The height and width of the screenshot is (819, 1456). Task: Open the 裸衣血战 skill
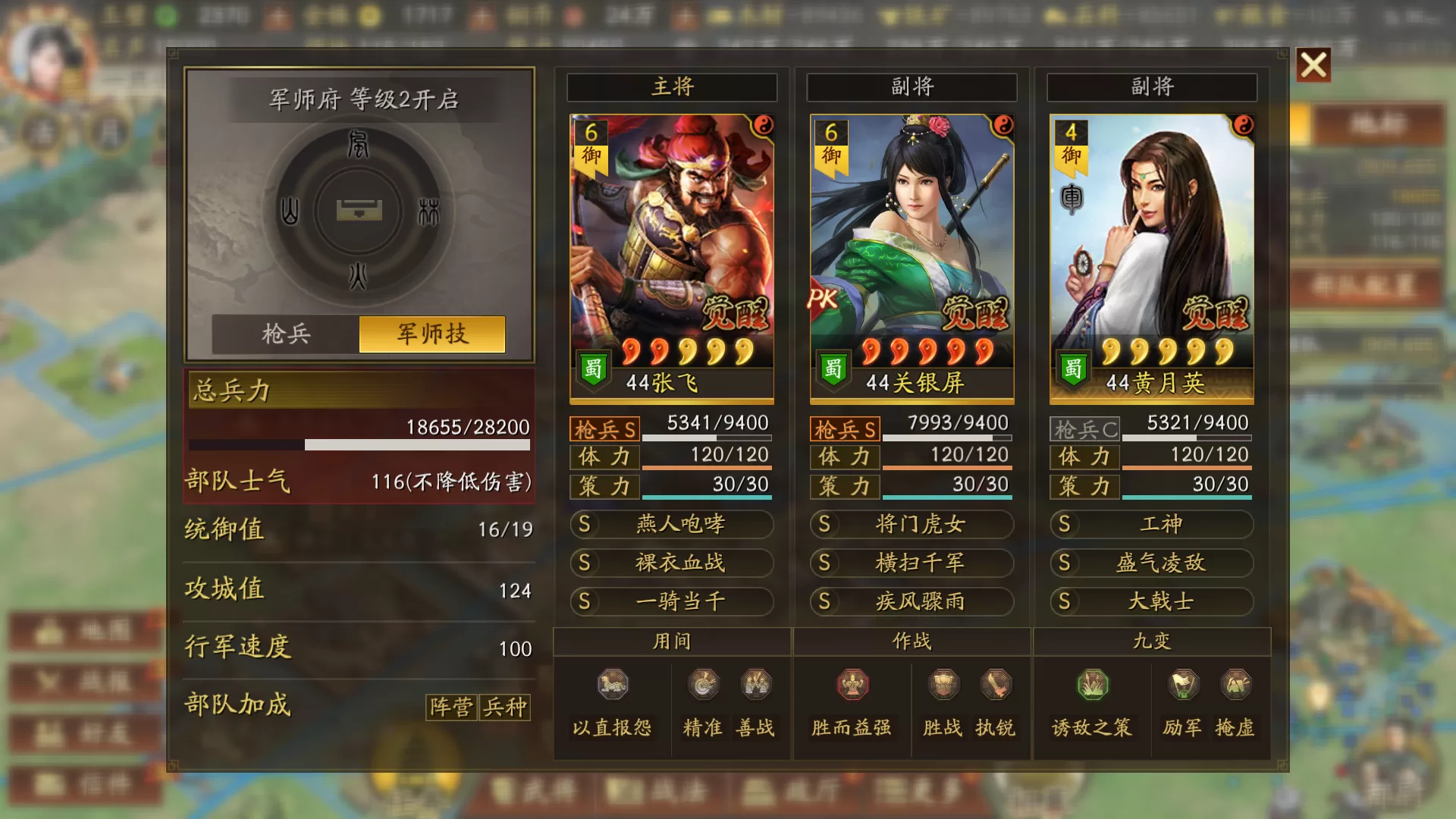[672, 563]
